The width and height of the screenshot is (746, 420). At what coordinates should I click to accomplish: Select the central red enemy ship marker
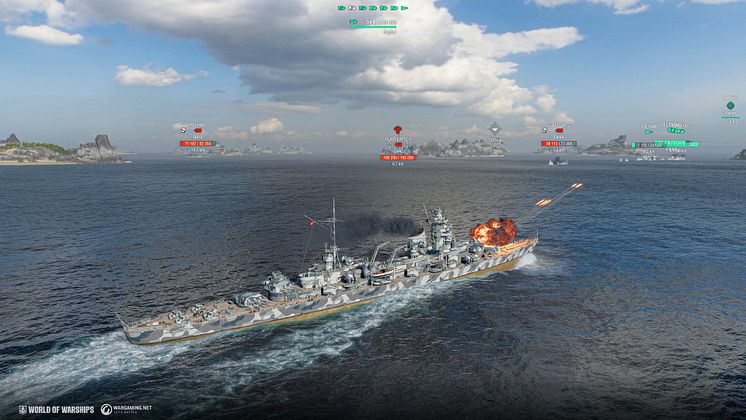[x=397, y=130]
